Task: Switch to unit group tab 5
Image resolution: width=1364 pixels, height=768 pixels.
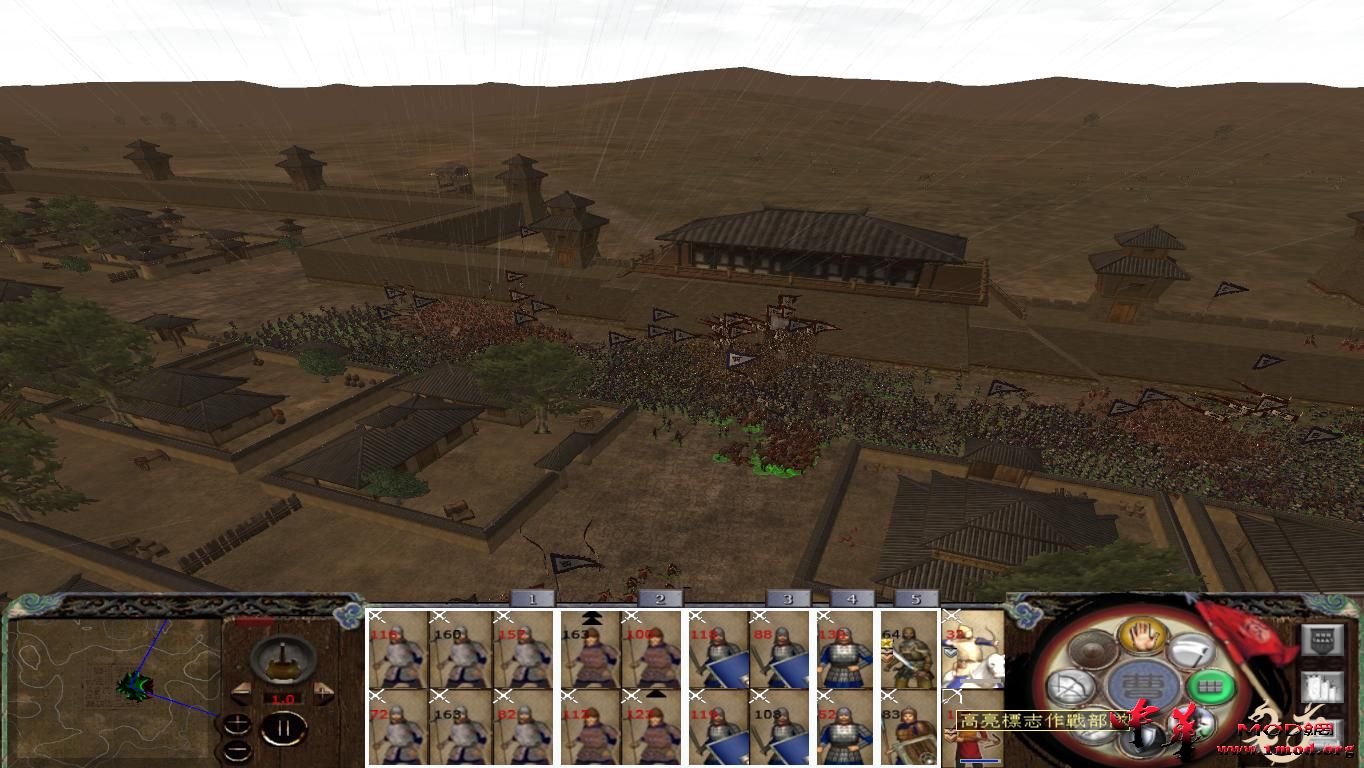Action: click(x=915, y=597)
